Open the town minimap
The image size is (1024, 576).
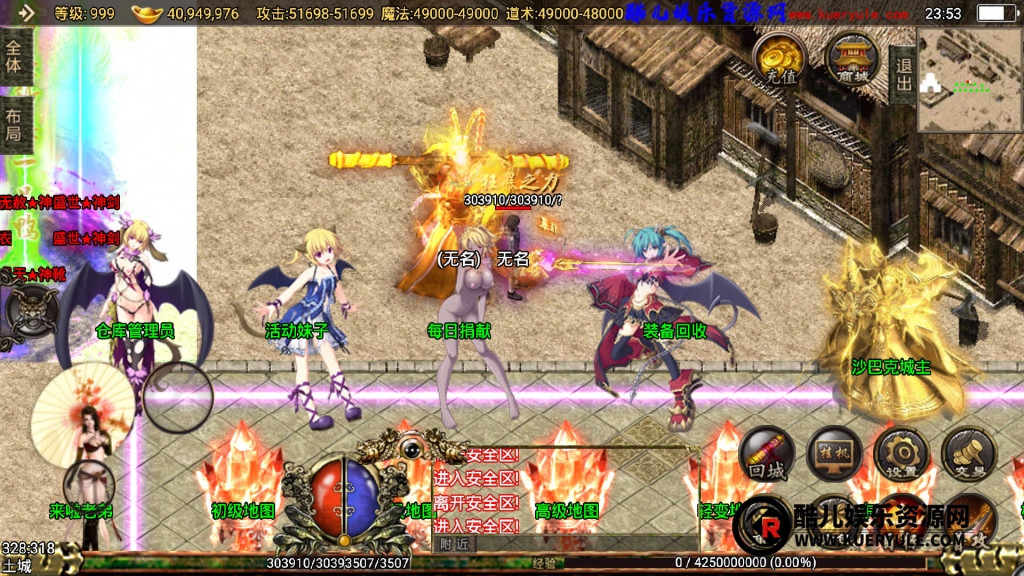968,80
